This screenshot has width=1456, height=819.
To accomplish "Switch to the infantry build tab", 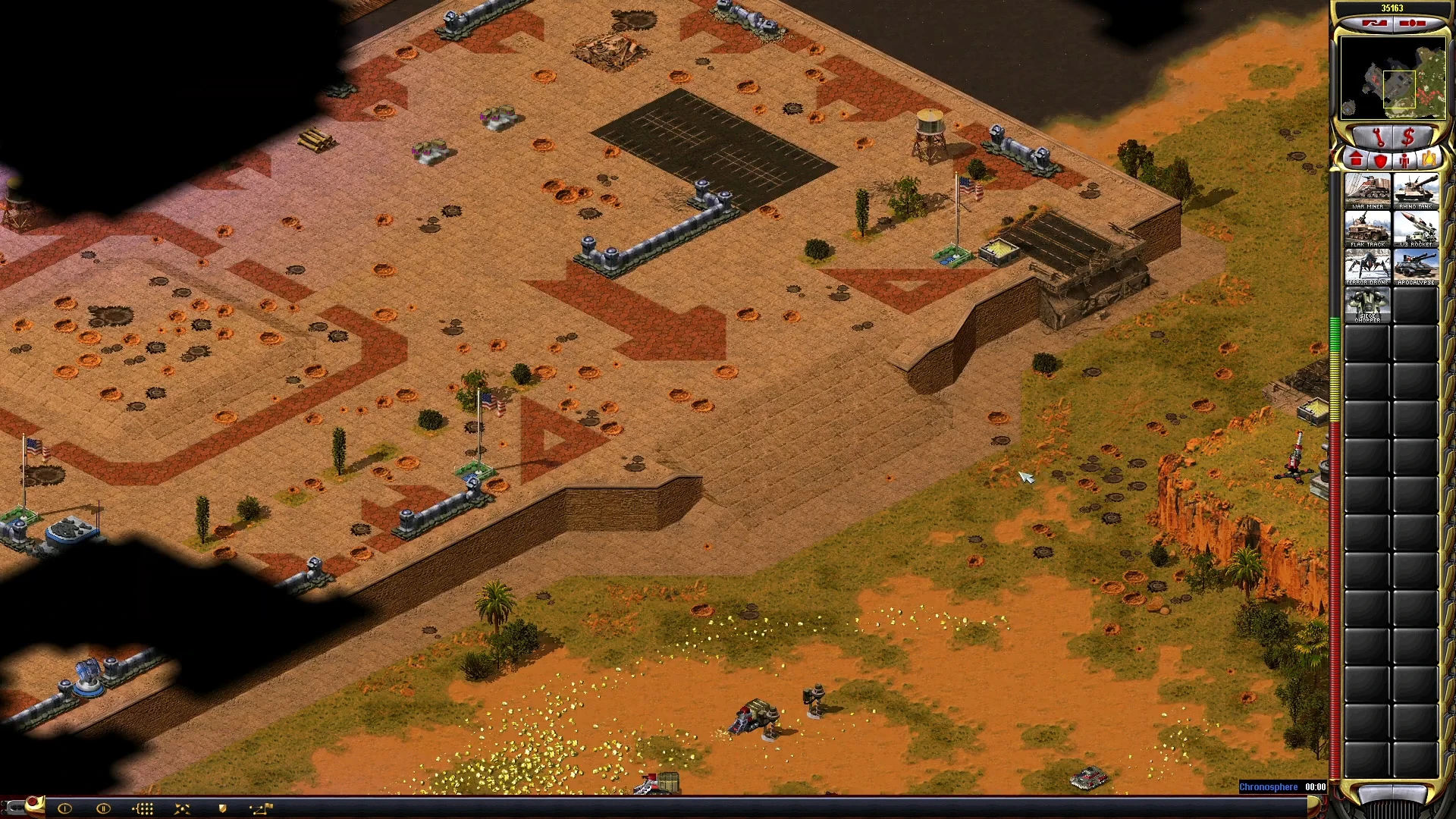I will click(x=1405, y=160).
